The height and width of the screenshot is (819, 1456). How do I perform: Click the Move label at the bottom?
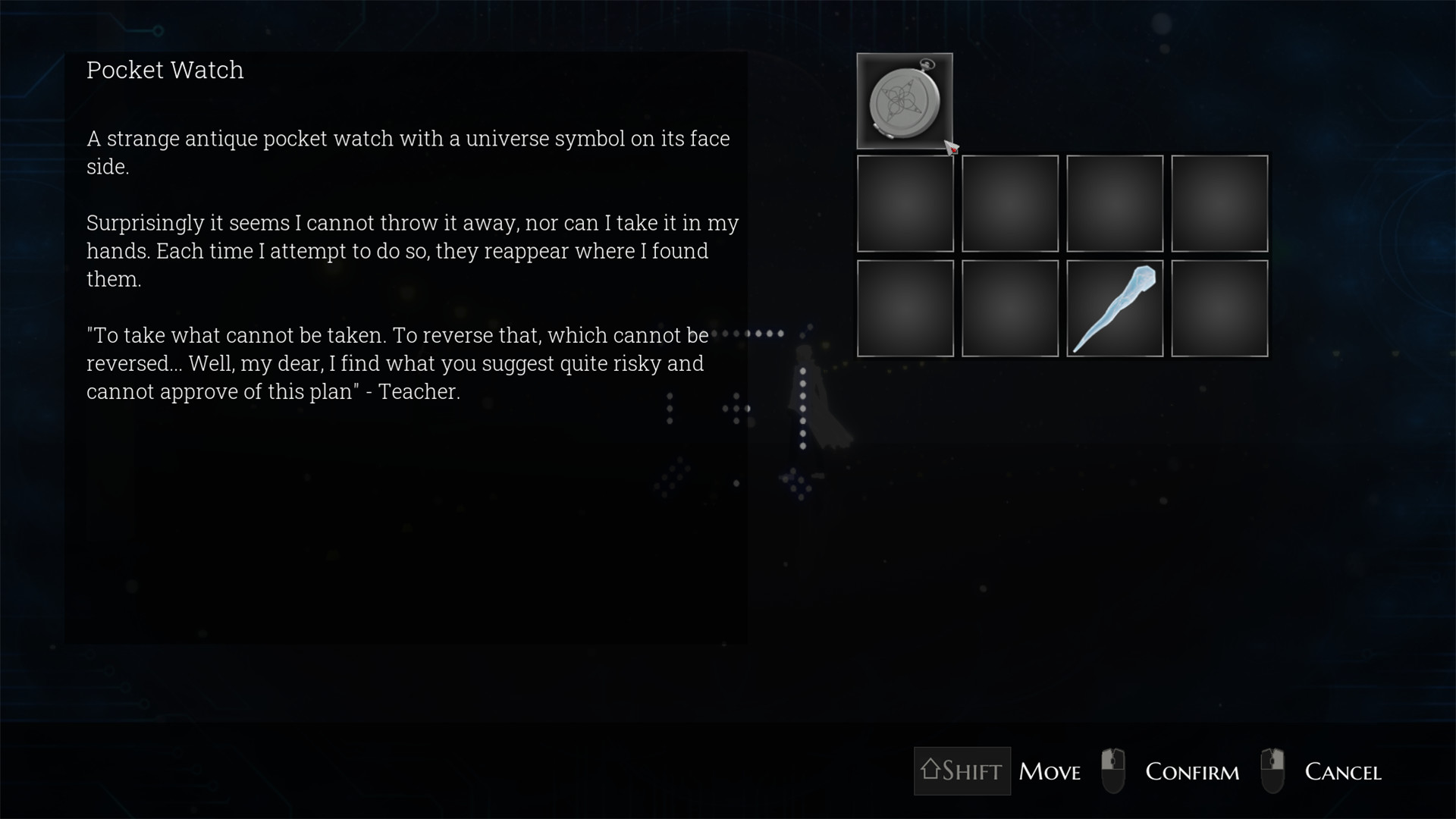click(1050, 770)
